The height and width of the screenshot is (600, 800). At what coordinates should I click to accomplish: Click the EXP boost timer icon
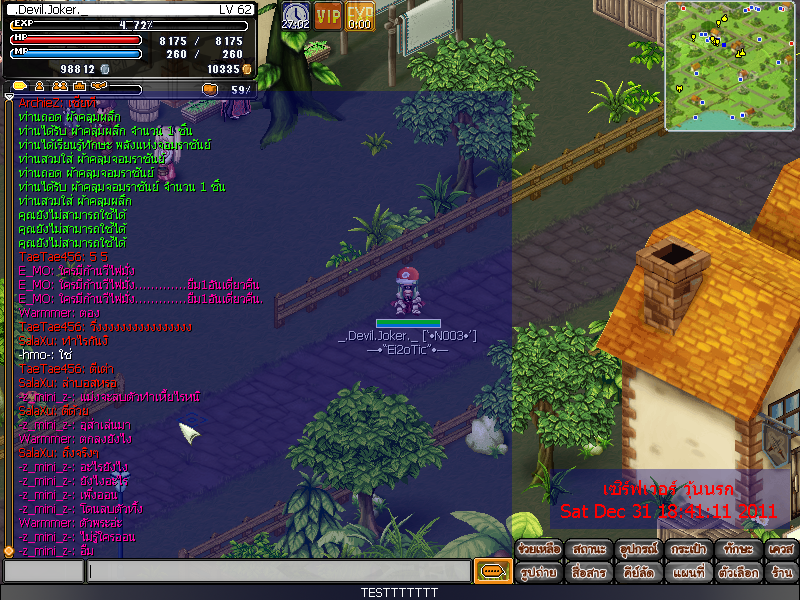click(x=360, y=16)
